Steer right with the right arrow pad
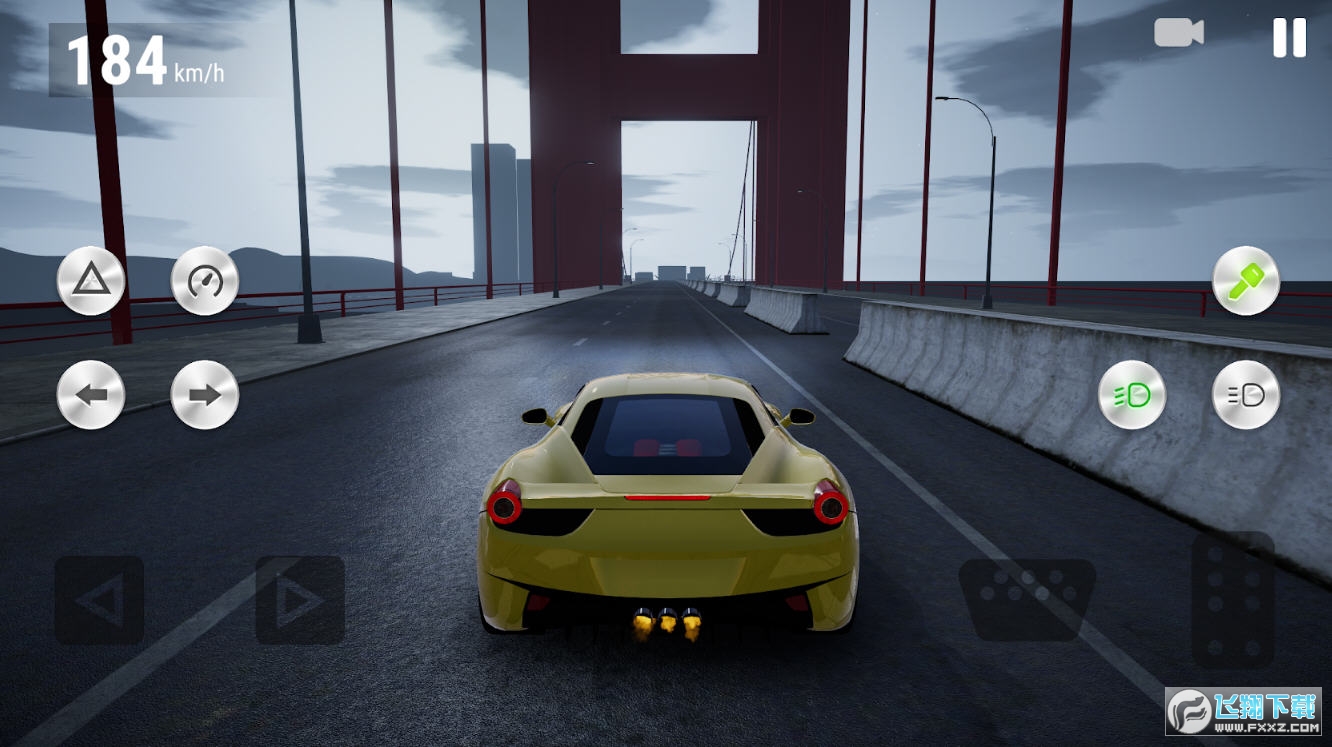The height and width of the screenshot is (747, 1332). click(x=300, y=600)
